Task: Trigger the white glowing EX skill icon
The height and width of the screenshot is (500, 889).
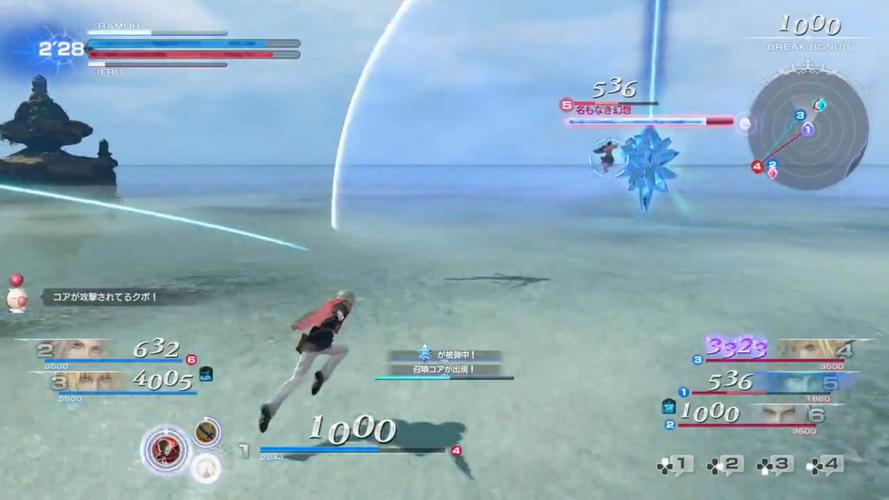Action: (x=206, y=467)
